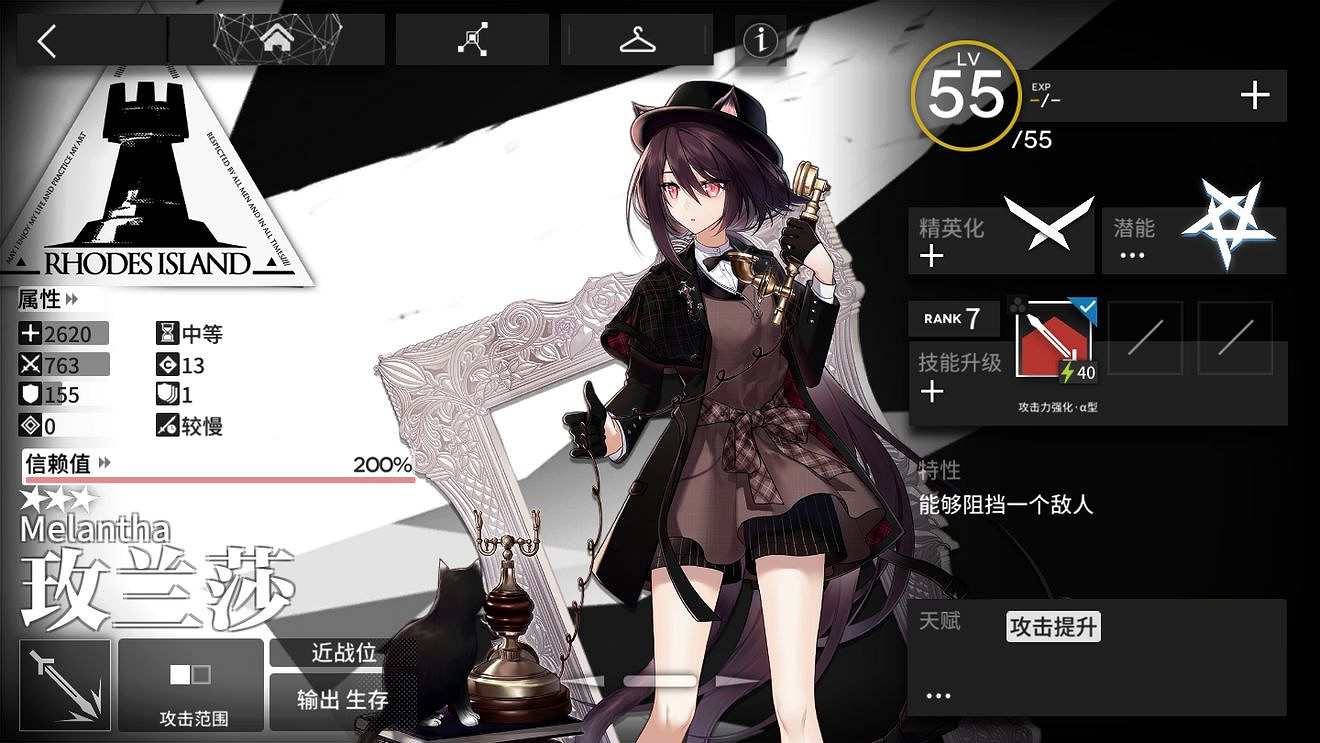Open the network node icon in top bar

coord(472,37)
